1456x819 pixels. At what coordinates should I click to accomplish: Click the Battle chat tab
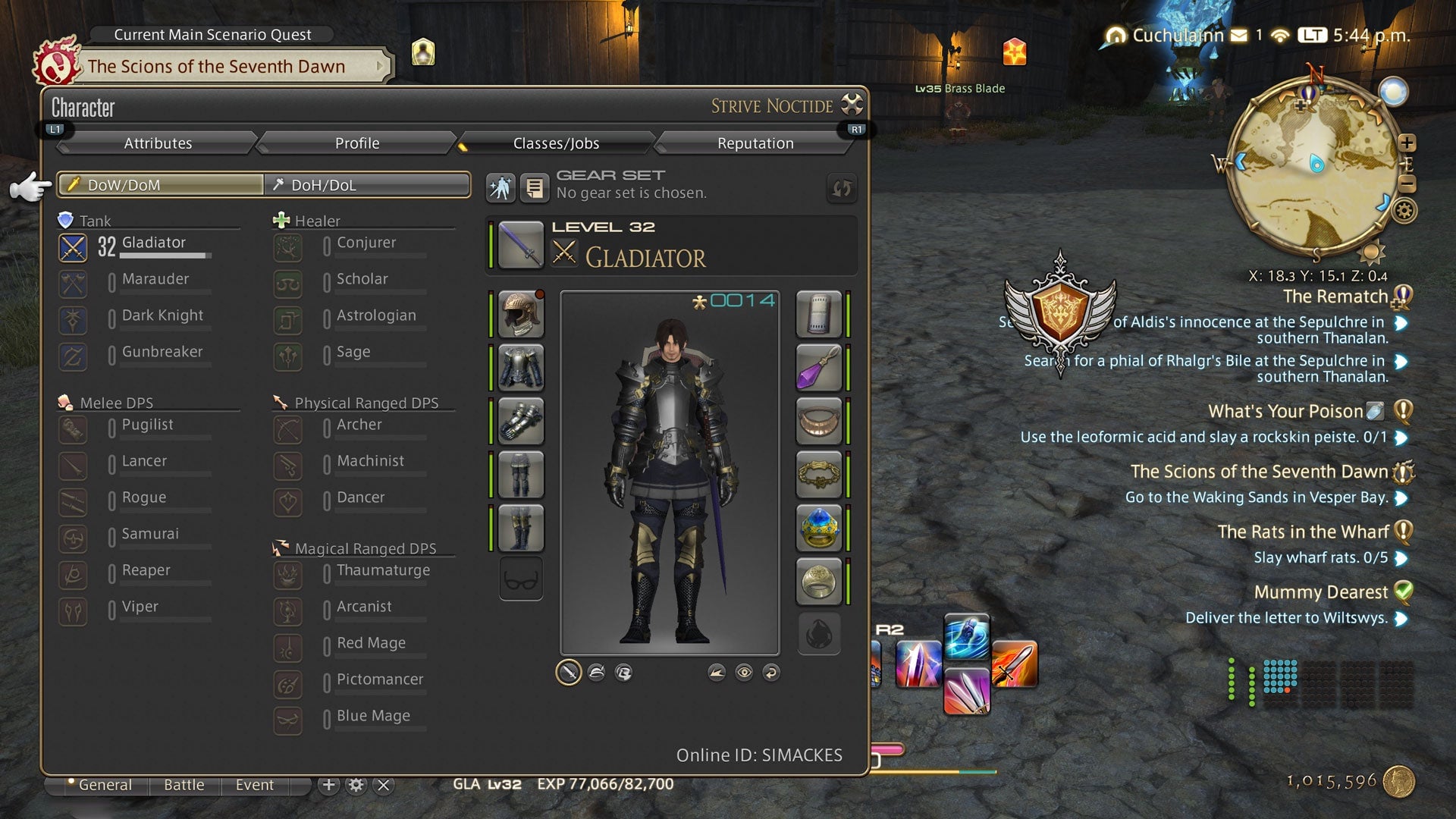tap(183, 785)
